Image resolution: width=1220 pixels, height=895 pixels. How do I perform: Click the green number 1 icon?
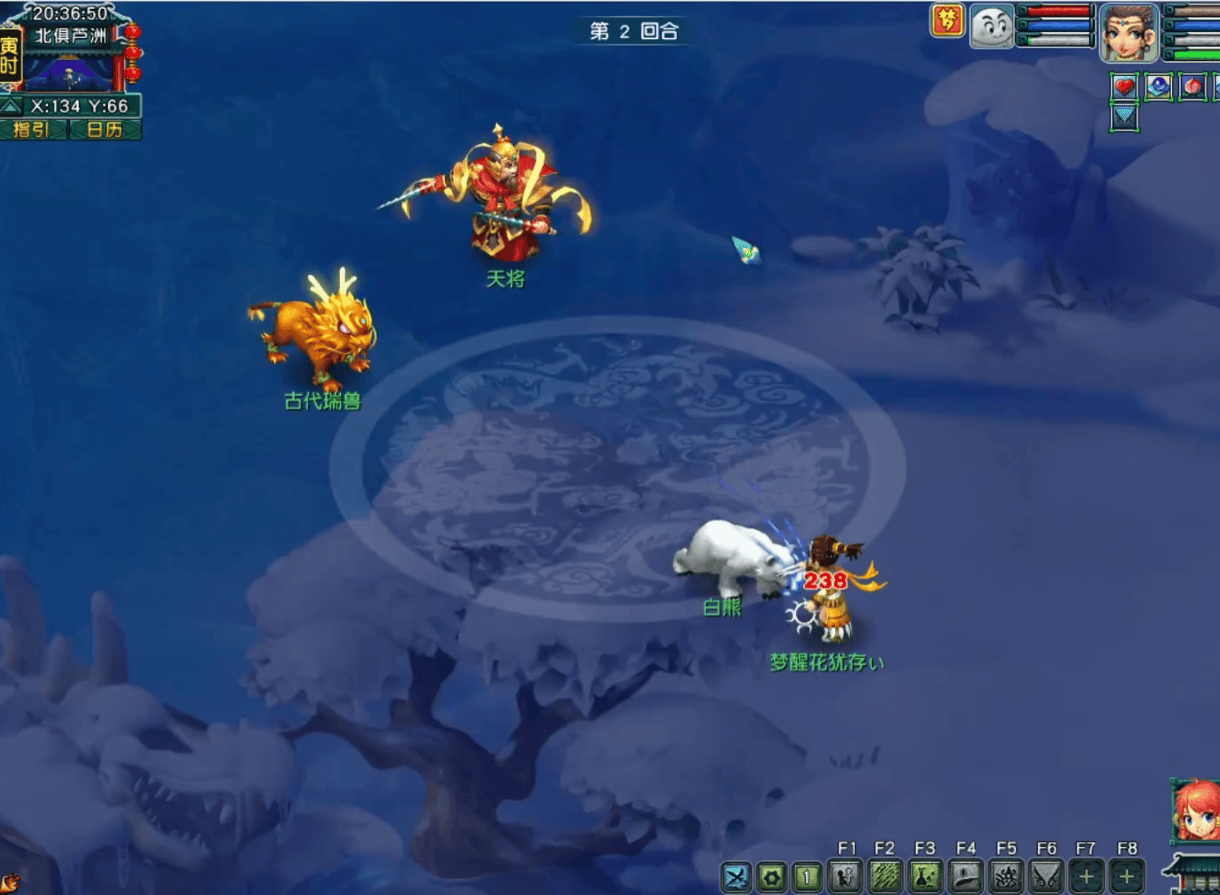tap(806, 877)
